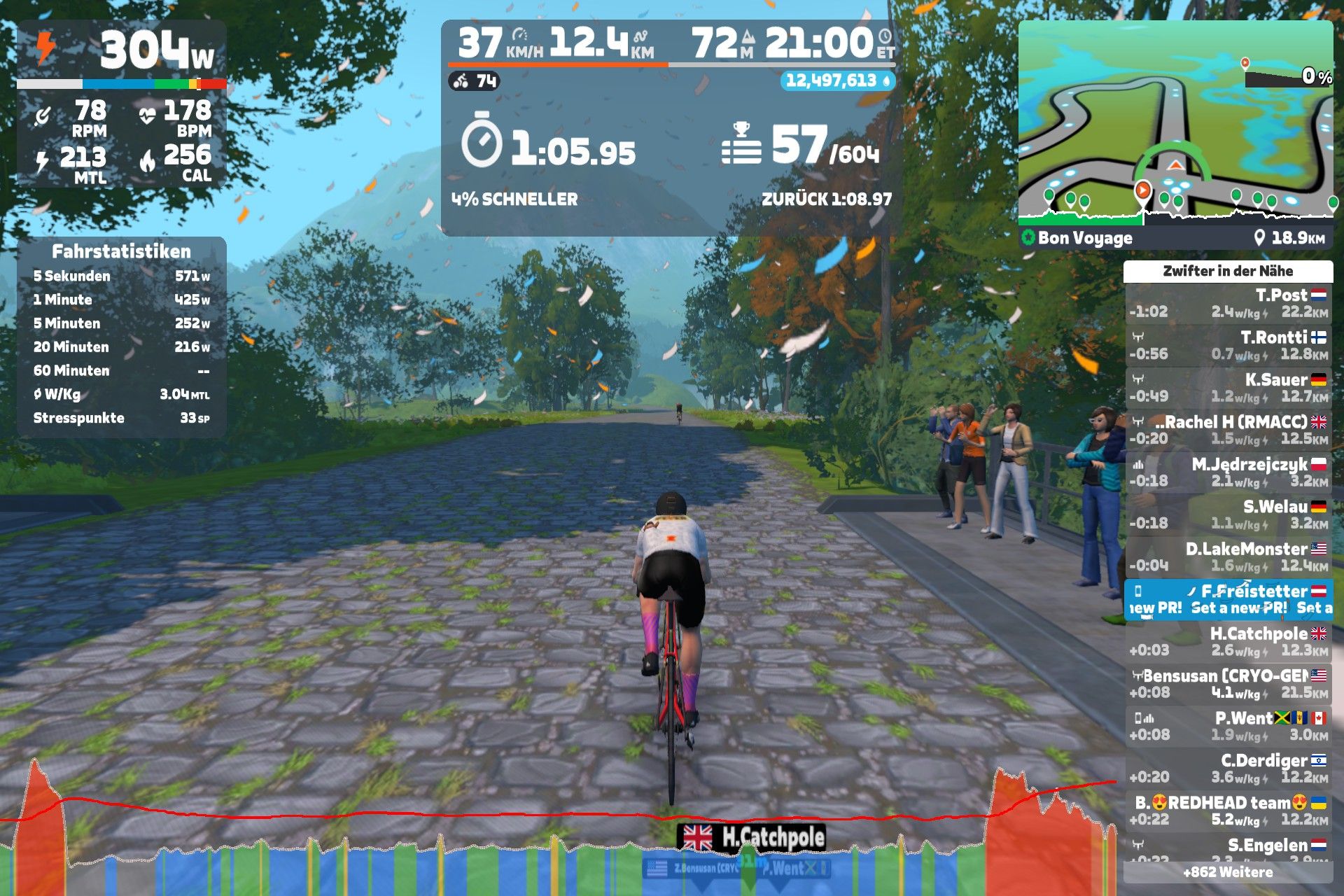Screen dimensions: 1344x896
Task: Select the 57/604 leaderboard ranking
Action: coord(801,147)
